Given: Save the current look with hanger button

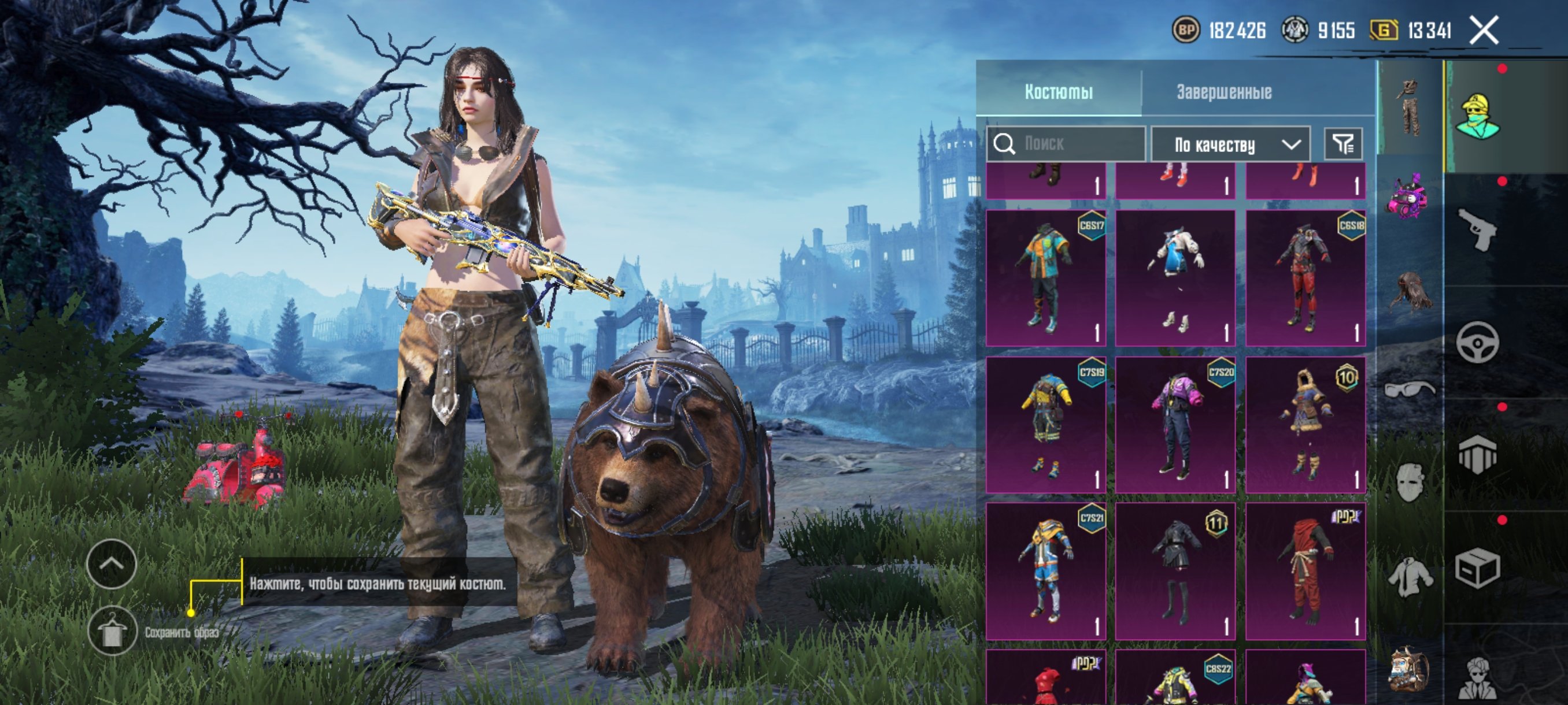Looking at the screenshot, I should click(x=112, y=631).
